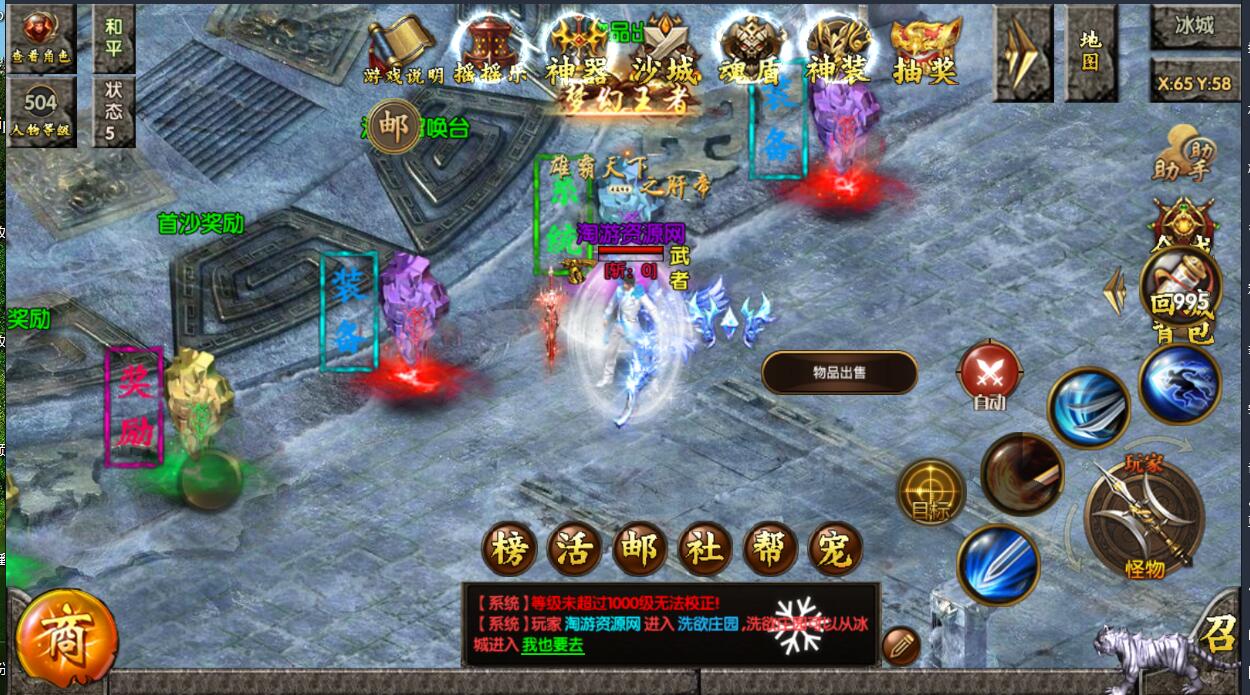This screenshot has width=1250, height=695.
Task: Open the 沙城 castle siege menu
Action: tap(664, 50)
